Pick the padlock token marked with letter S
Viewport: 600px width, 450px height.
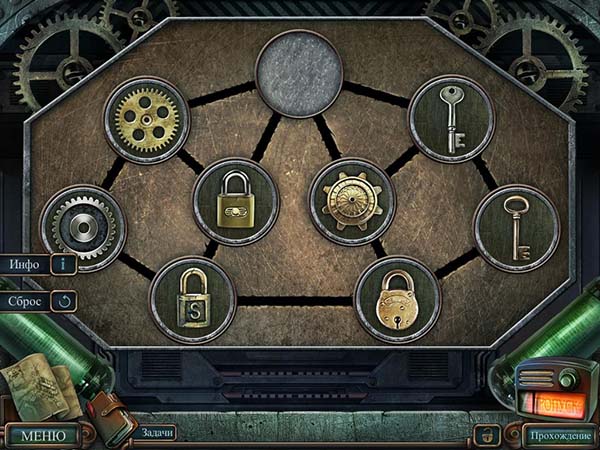[192, 299]
